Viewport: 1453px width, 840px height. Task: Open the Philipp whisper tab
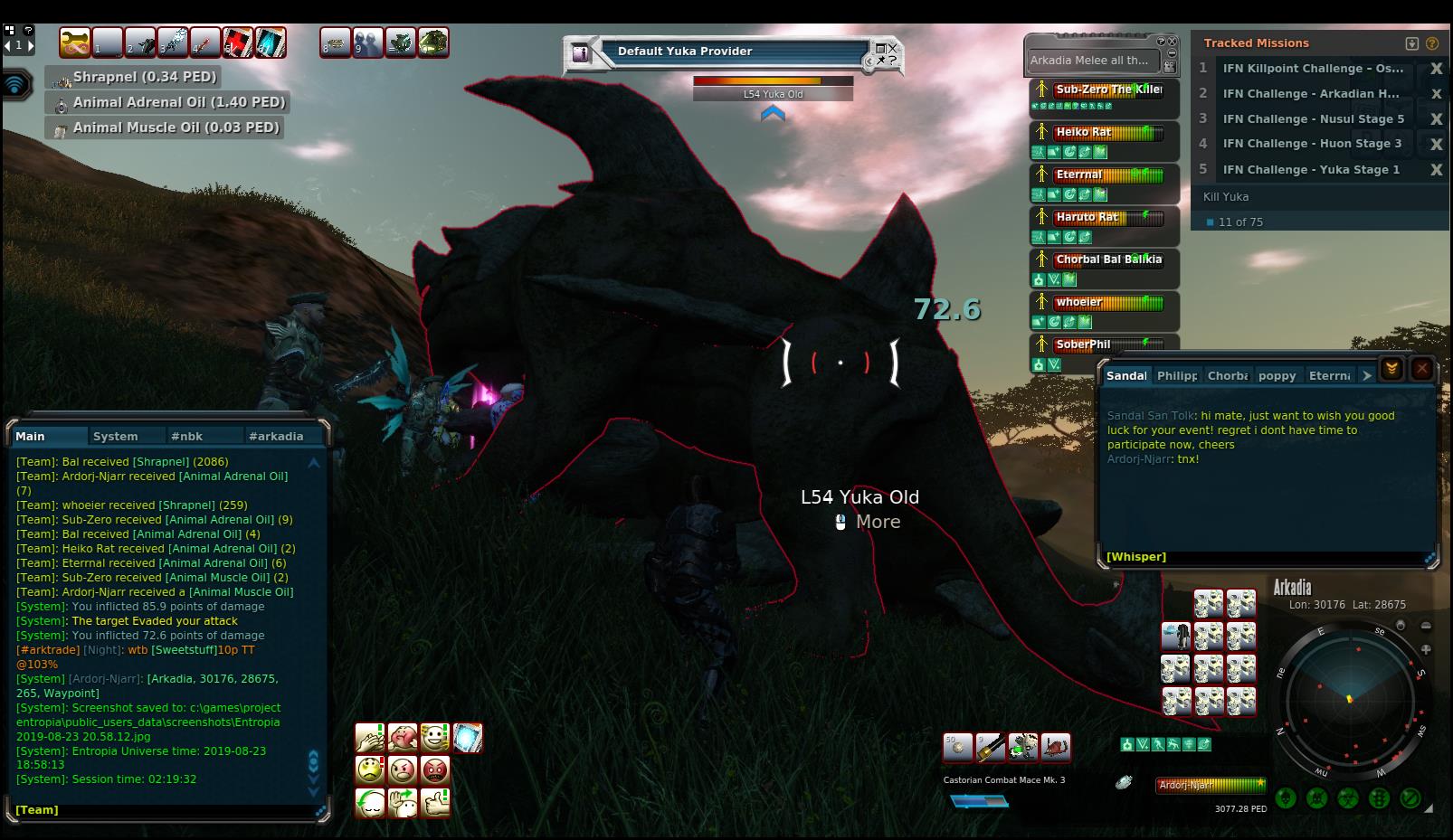click(x=1176, y=375)
